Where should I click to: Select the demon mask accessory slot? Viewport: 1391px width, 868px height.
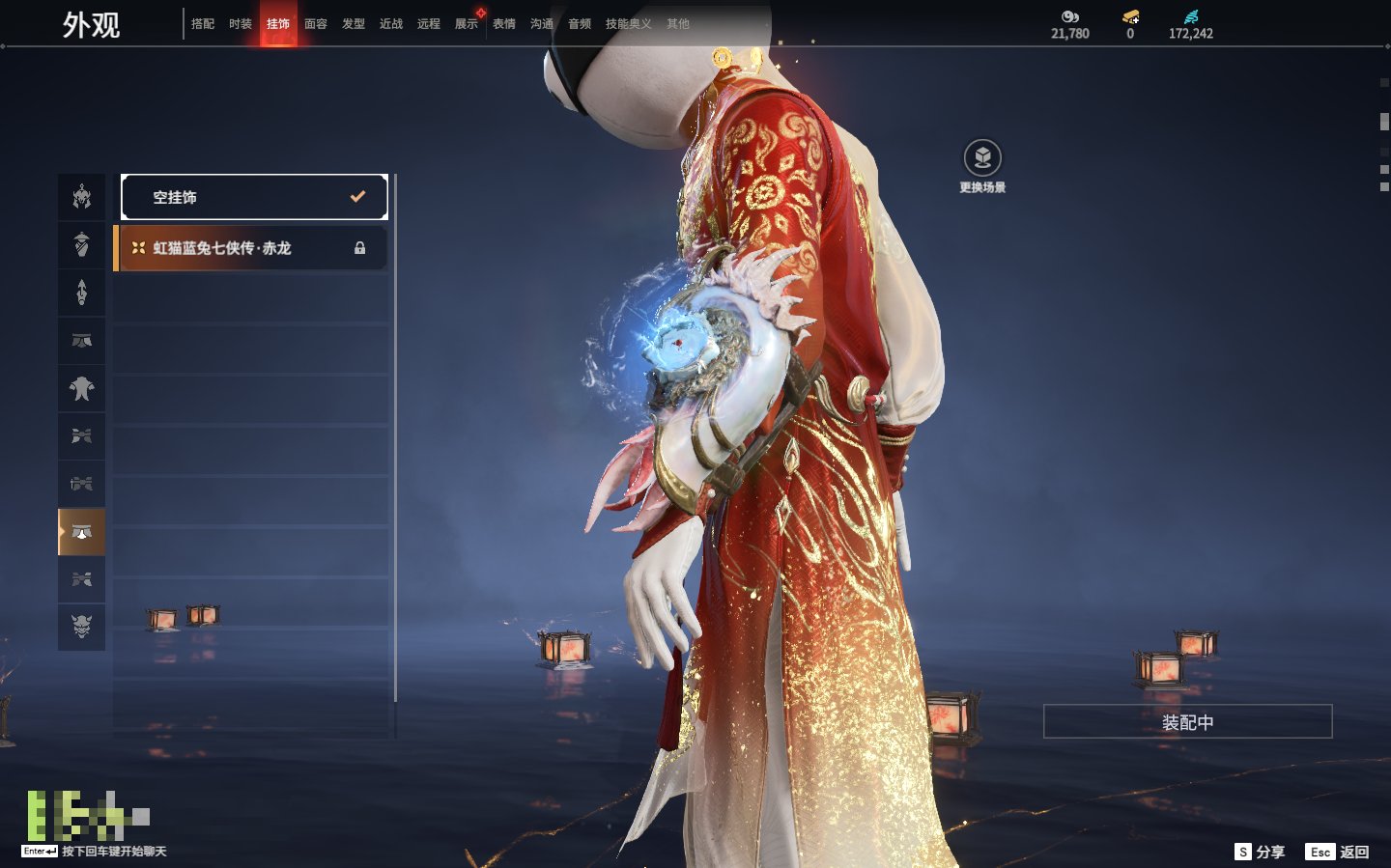tap(82, 627)
